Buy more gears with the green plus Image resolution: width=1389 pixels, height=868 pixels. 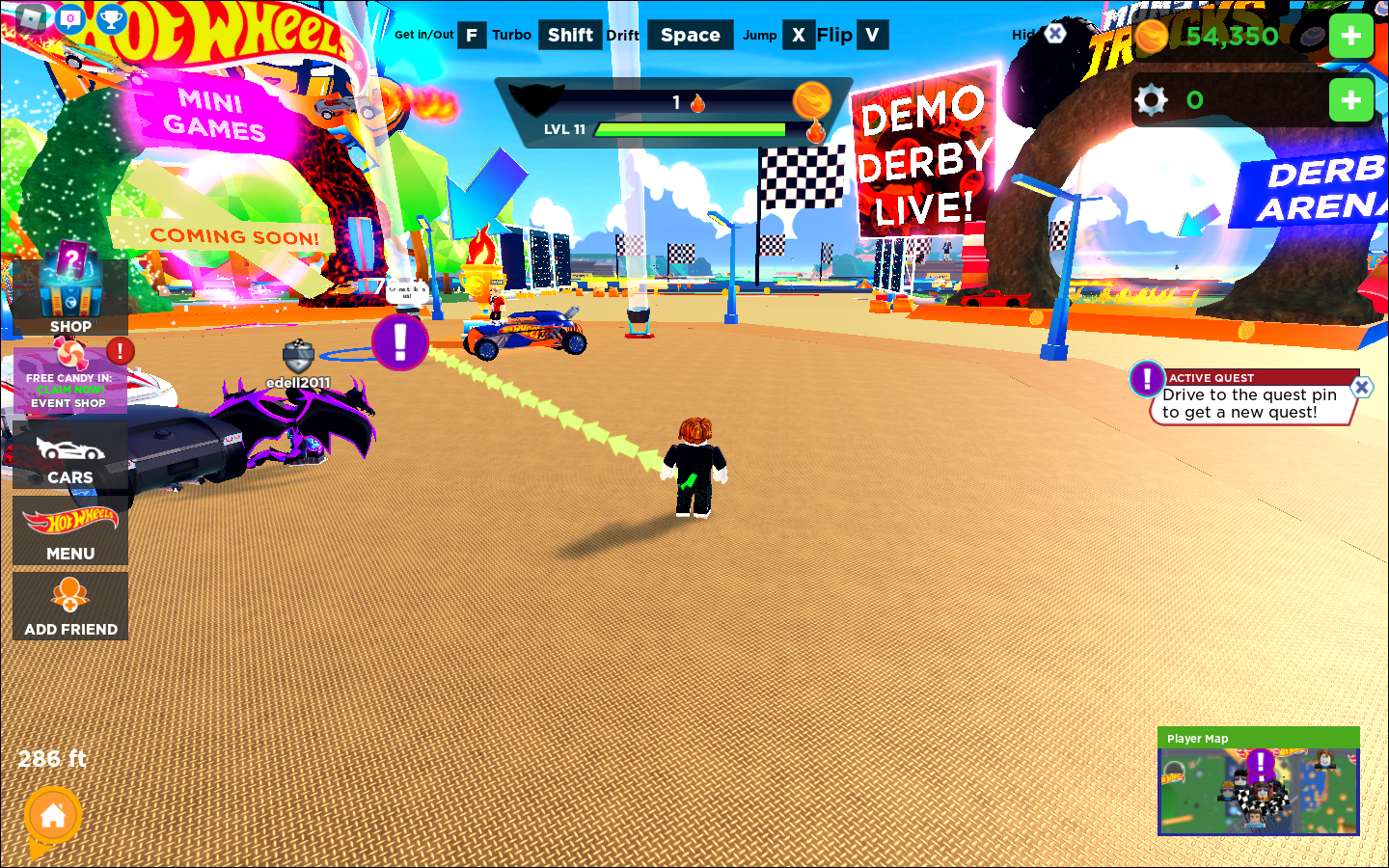point(1351,98)
